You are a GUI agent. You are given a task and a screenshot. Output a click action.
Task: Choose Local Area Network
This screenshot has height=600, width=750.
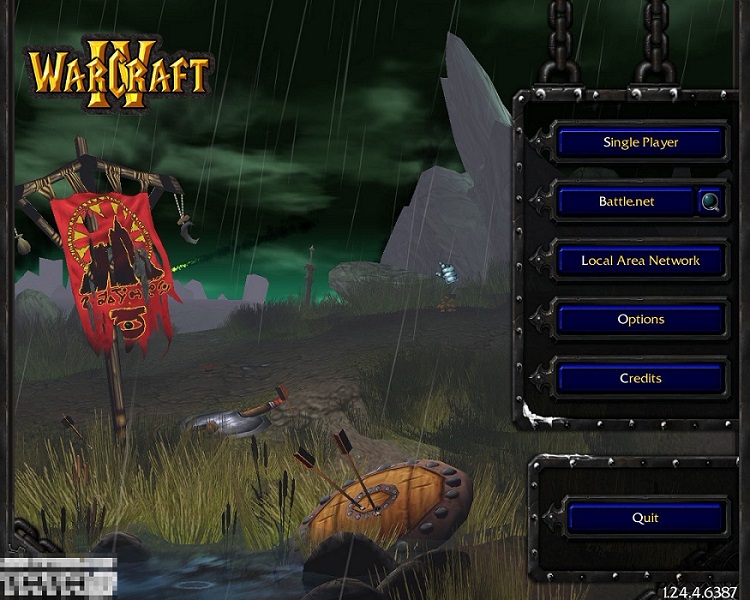pyautogui.click(x=640, y=260)
